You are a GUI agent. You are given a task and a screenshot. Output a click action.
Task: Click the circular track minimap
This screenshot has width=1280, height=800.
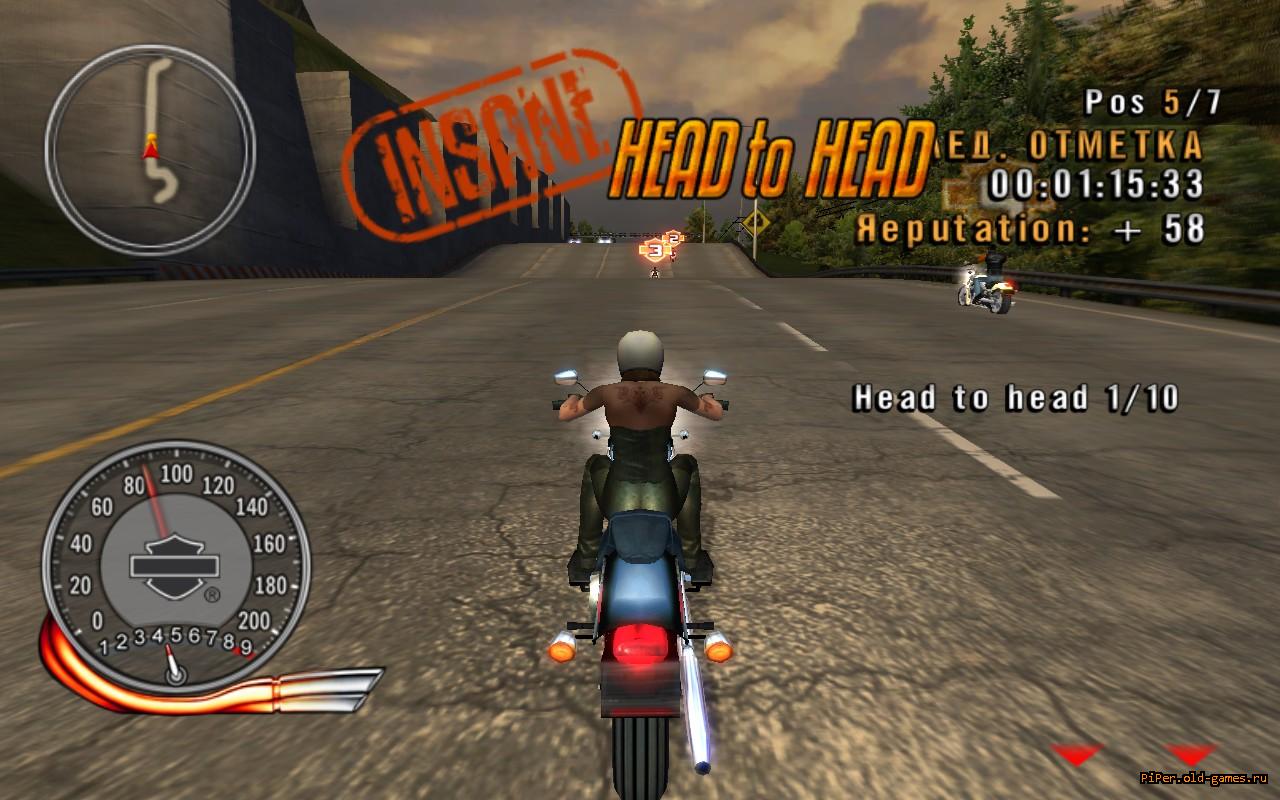150,149
